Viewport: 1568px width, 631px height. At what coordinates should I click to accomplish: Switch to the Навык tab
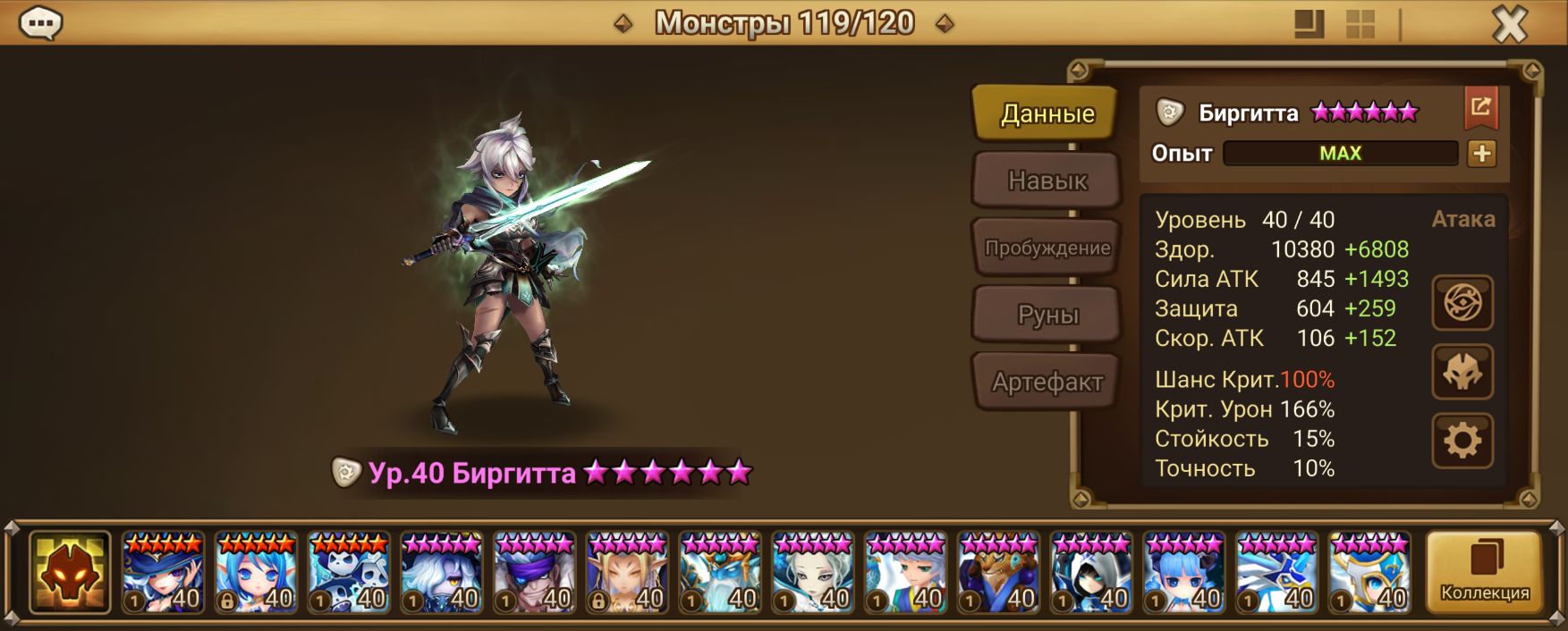pos(1047,181)
